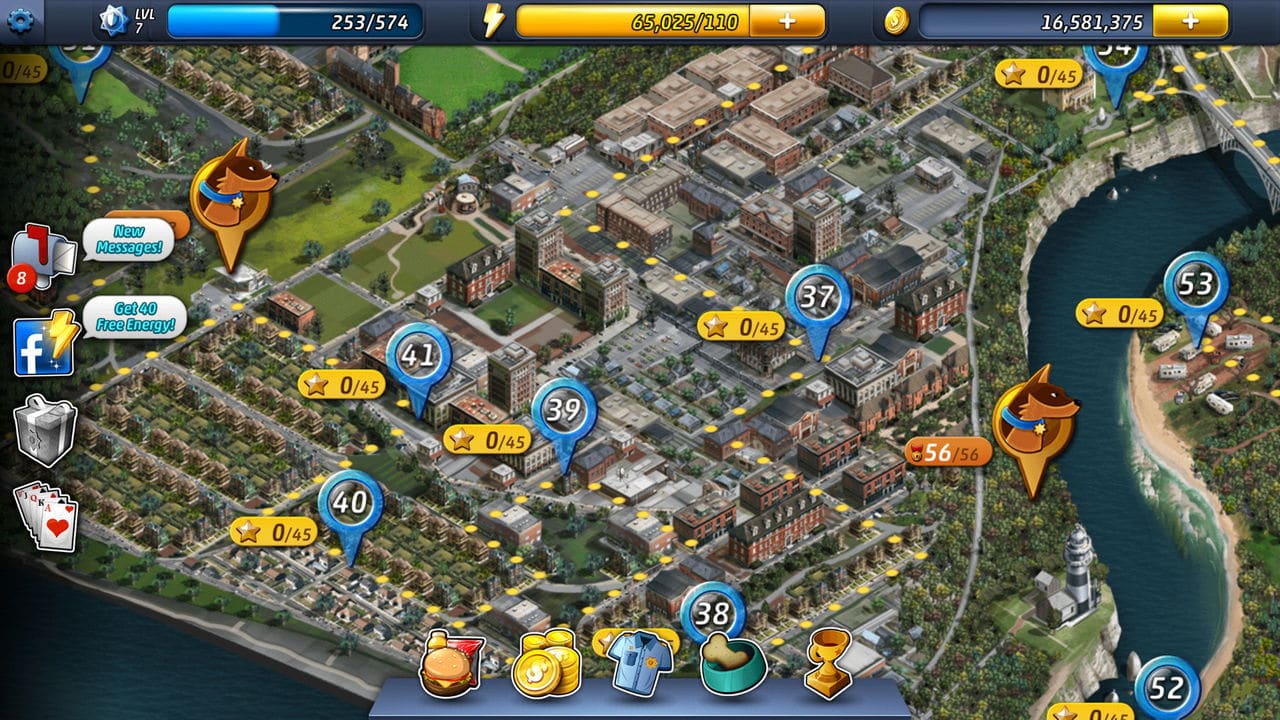
Task: Select the dog marker showing 56/56
Action: [1035, 420]
